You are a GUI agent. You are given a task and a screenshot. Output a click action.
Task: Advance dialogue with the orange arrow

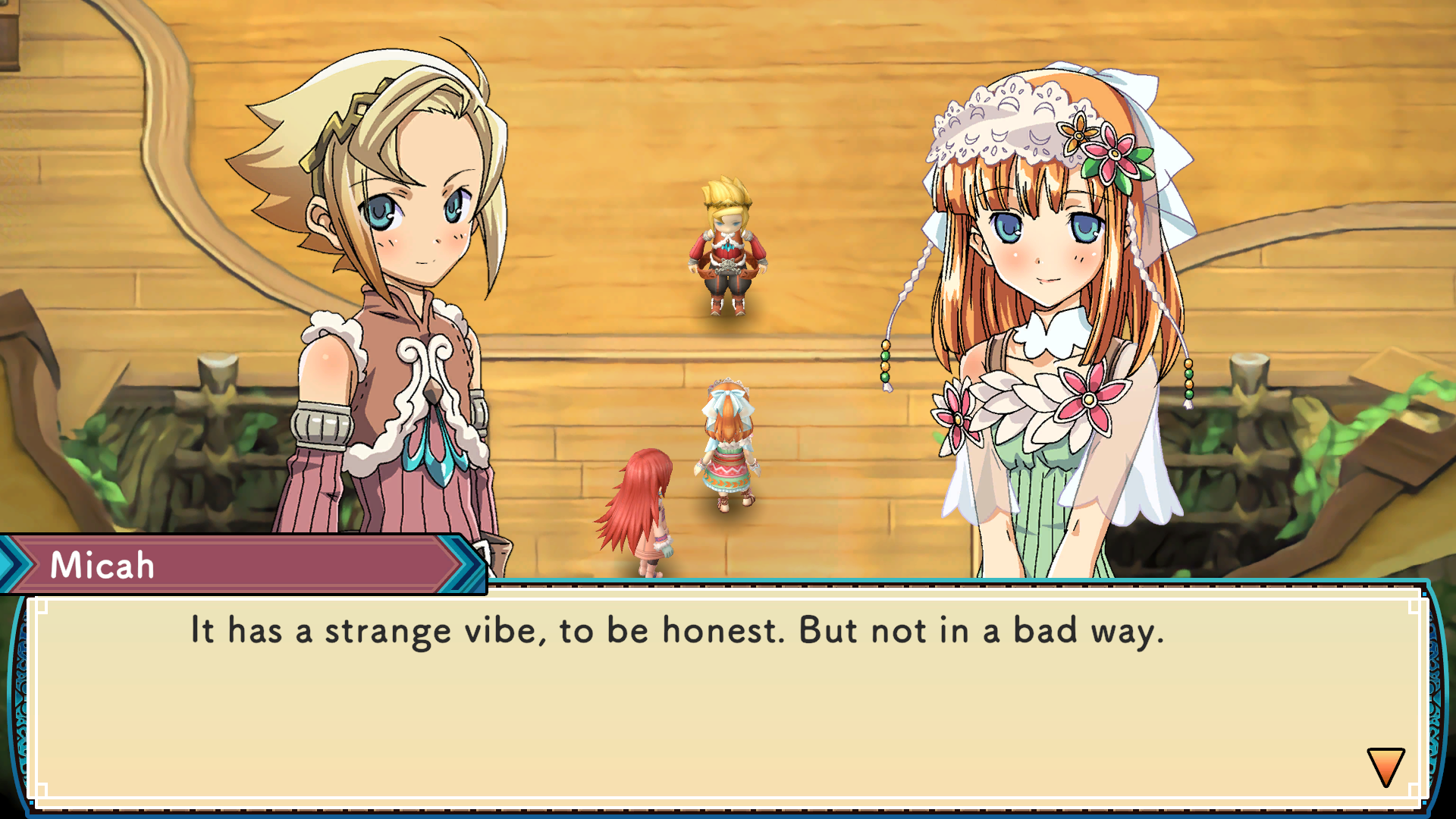tap(1385, 766)
